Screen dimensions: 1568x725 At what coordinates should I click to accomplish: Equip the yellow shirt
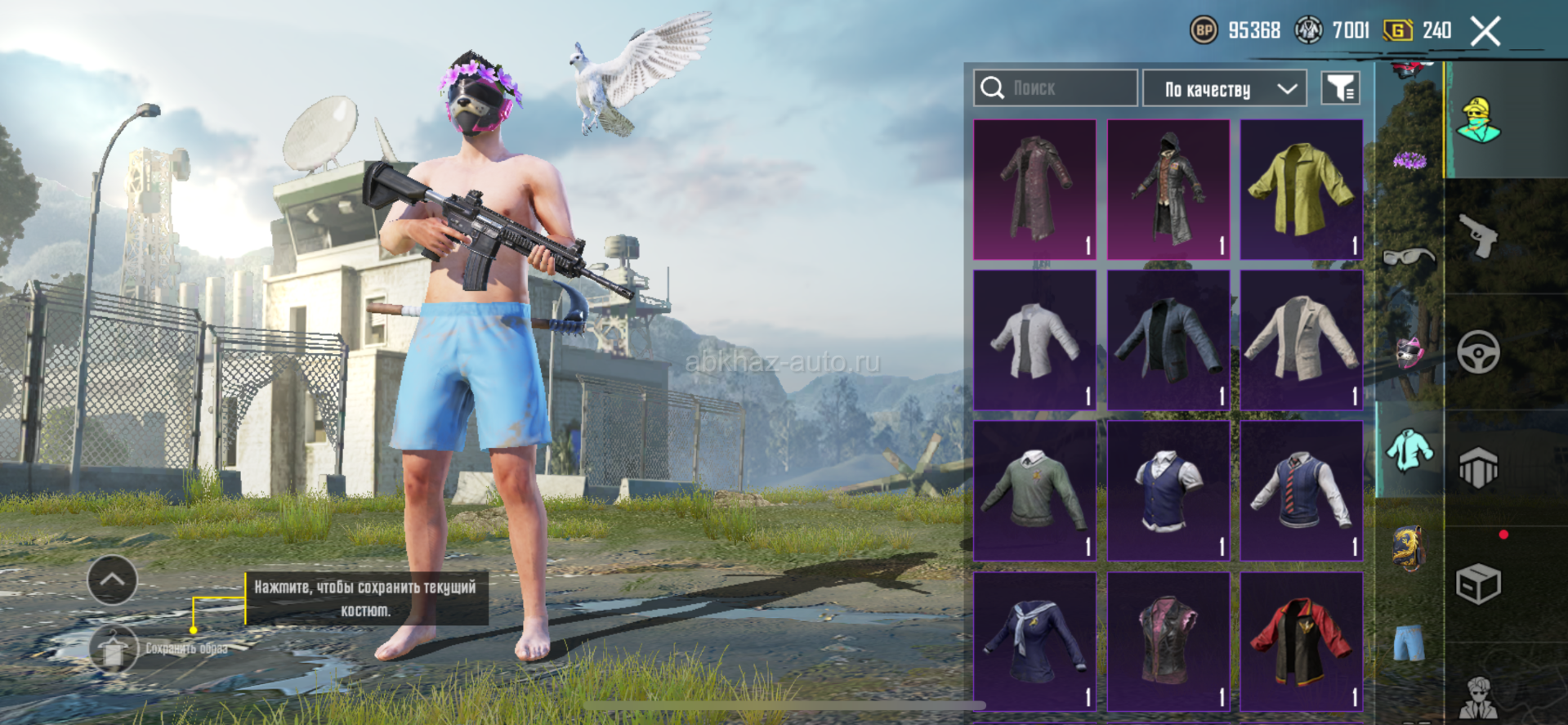1301,190
